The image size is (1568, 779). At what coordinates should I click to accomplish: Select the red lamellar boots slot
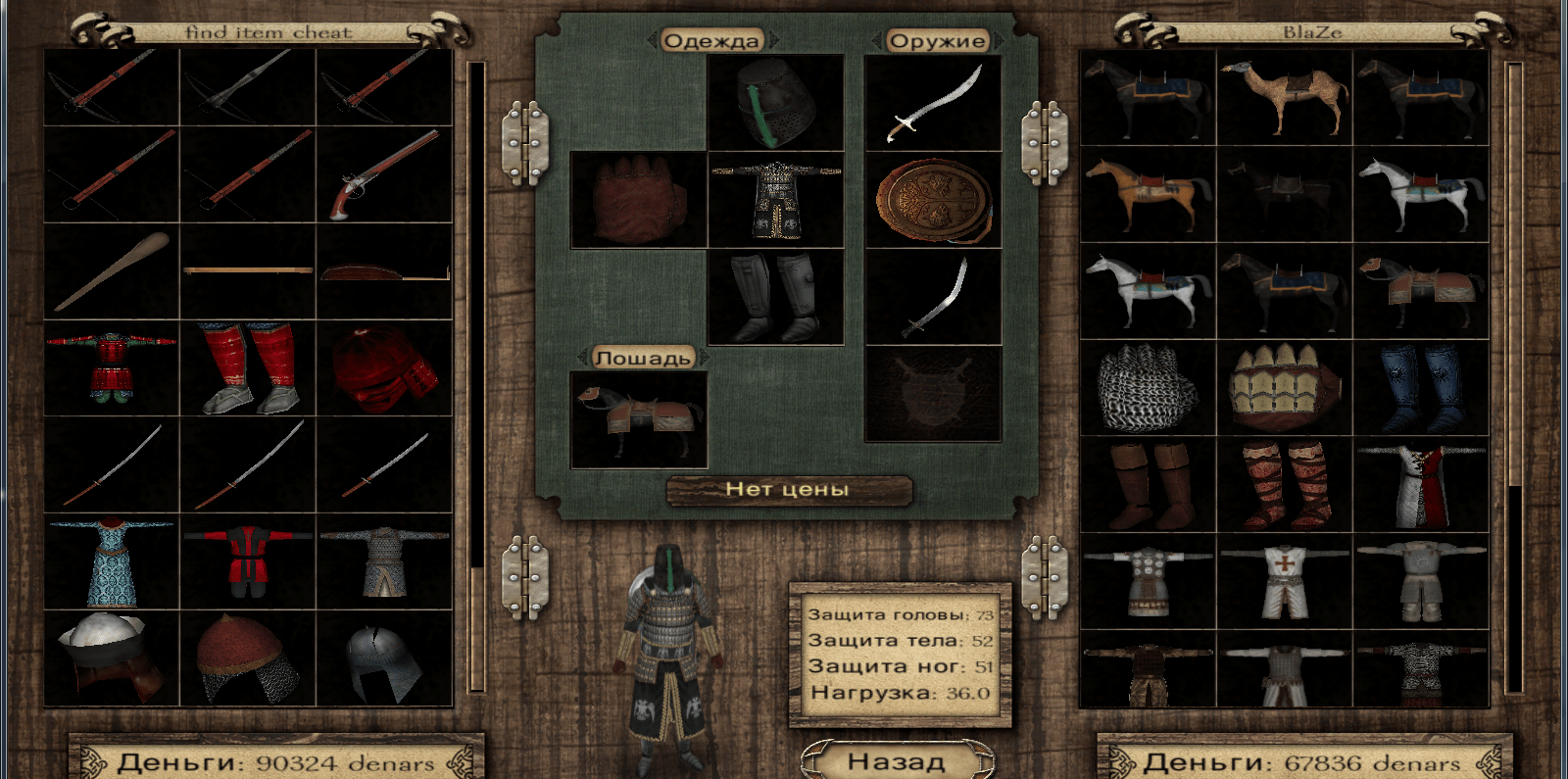point(248,368)
